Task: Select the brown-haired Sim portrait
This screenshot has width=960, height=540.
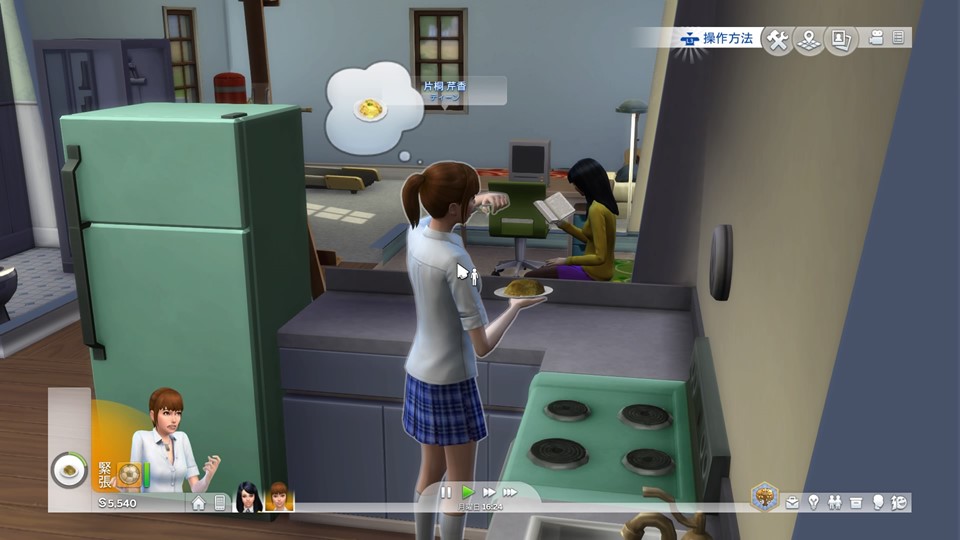Action: [279, 497]
